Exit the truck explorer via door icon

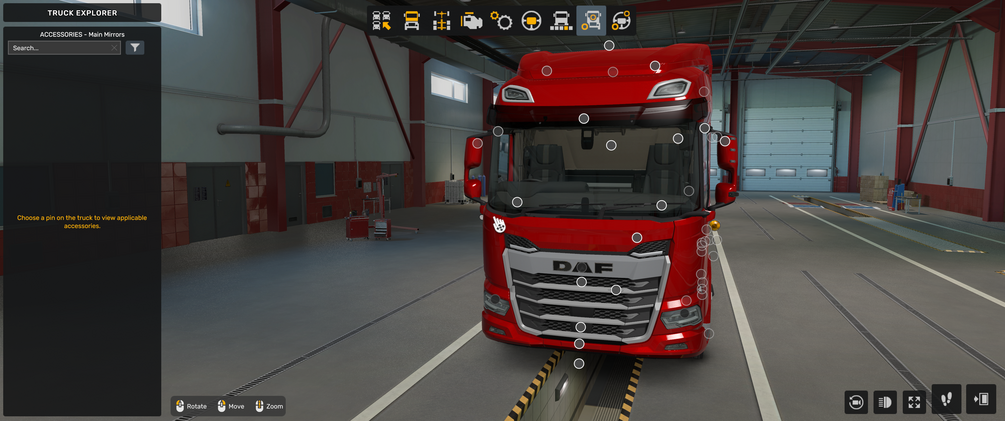click(982, 399)
